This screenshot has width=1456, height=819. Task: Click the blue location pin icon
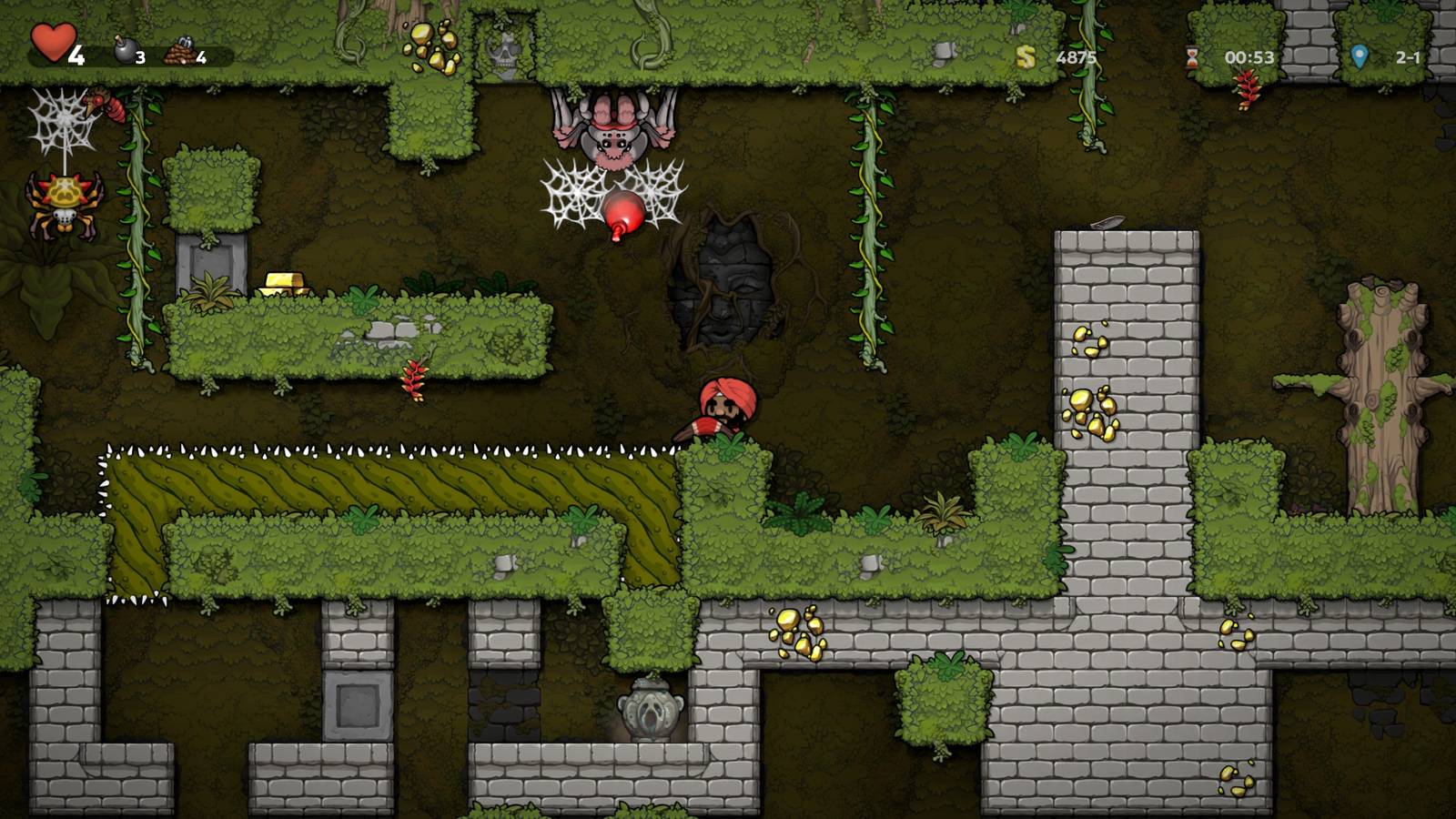(1358, 56)
